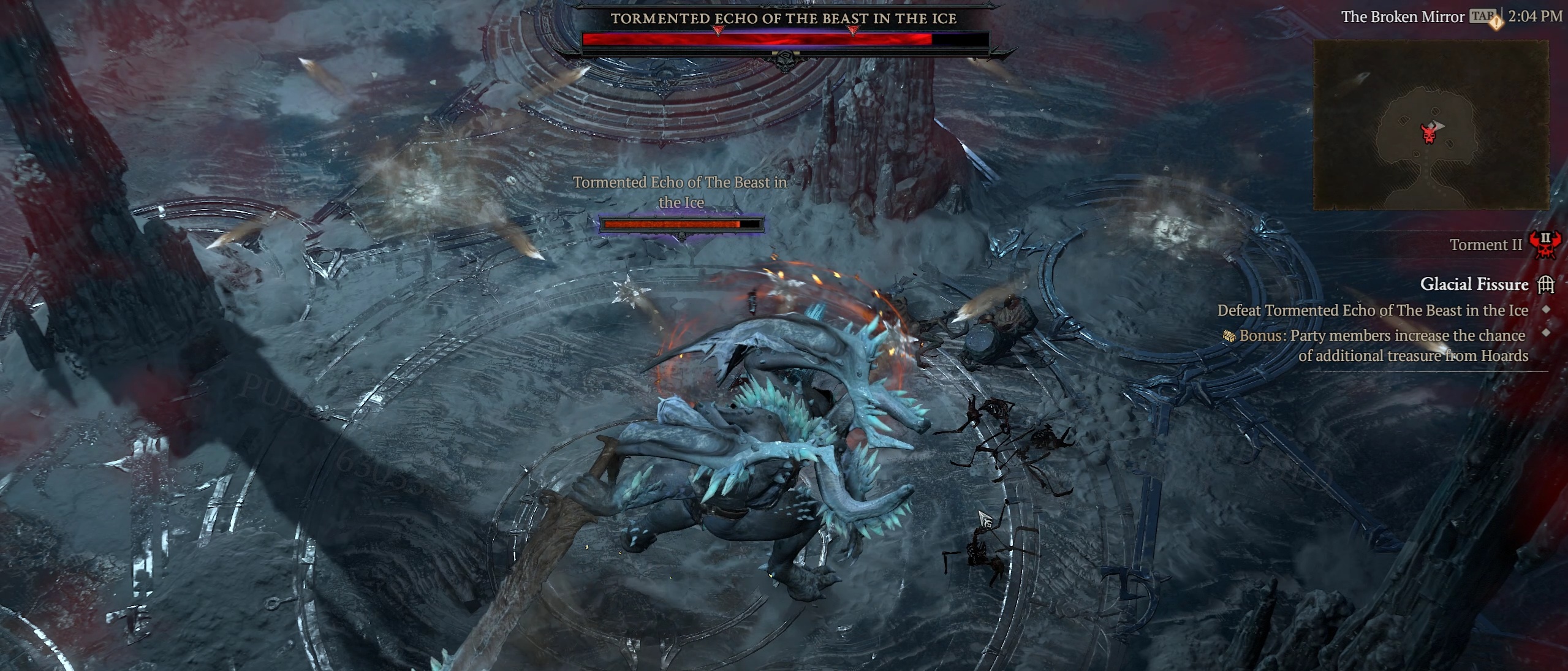1568x671 pixels.
Task: Click the Torment II difficulty skull icon
Action: [1545, 245]
